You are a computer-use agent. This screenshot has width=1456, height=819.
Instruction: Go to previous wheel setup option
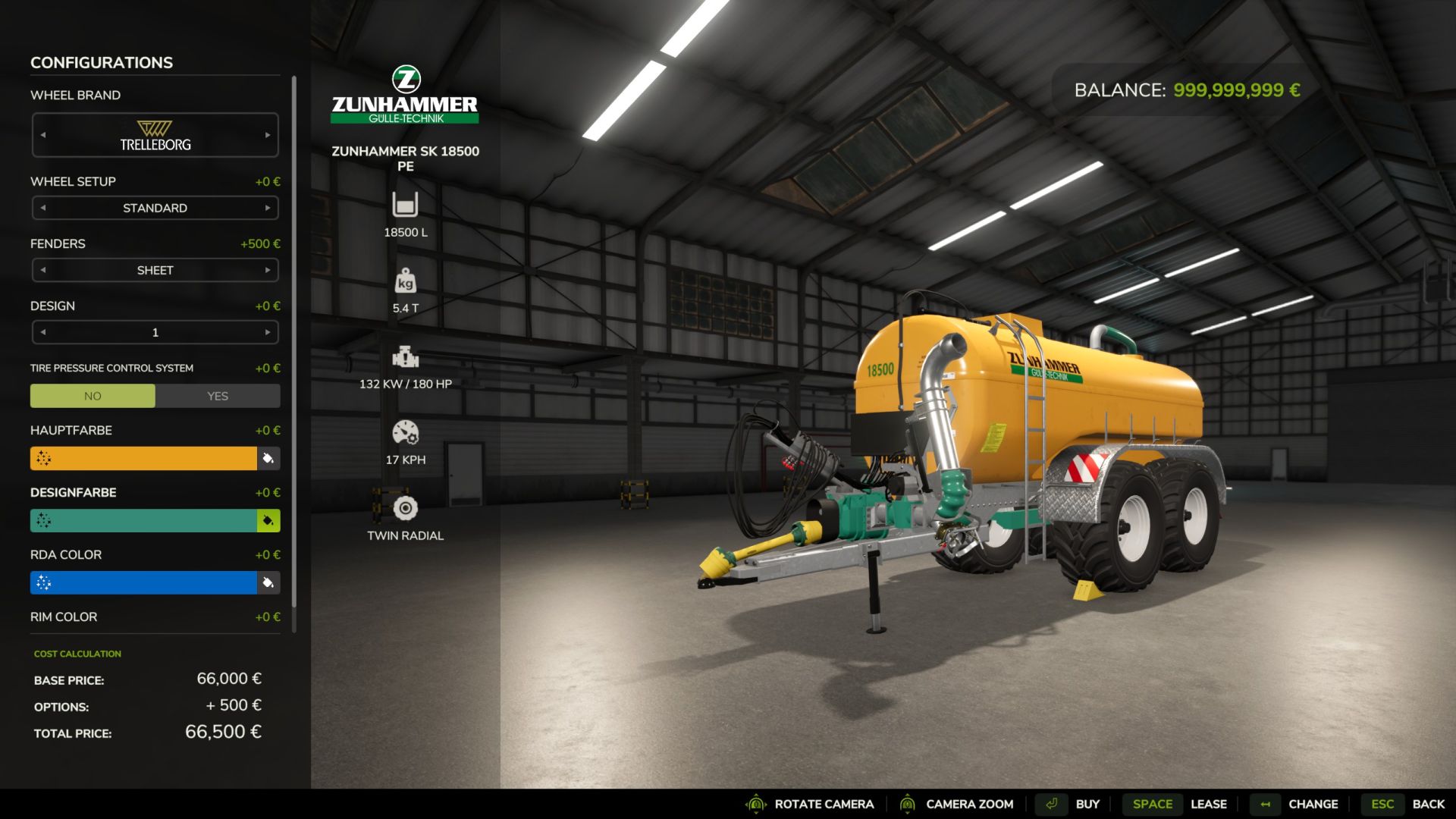pos(43,208)
